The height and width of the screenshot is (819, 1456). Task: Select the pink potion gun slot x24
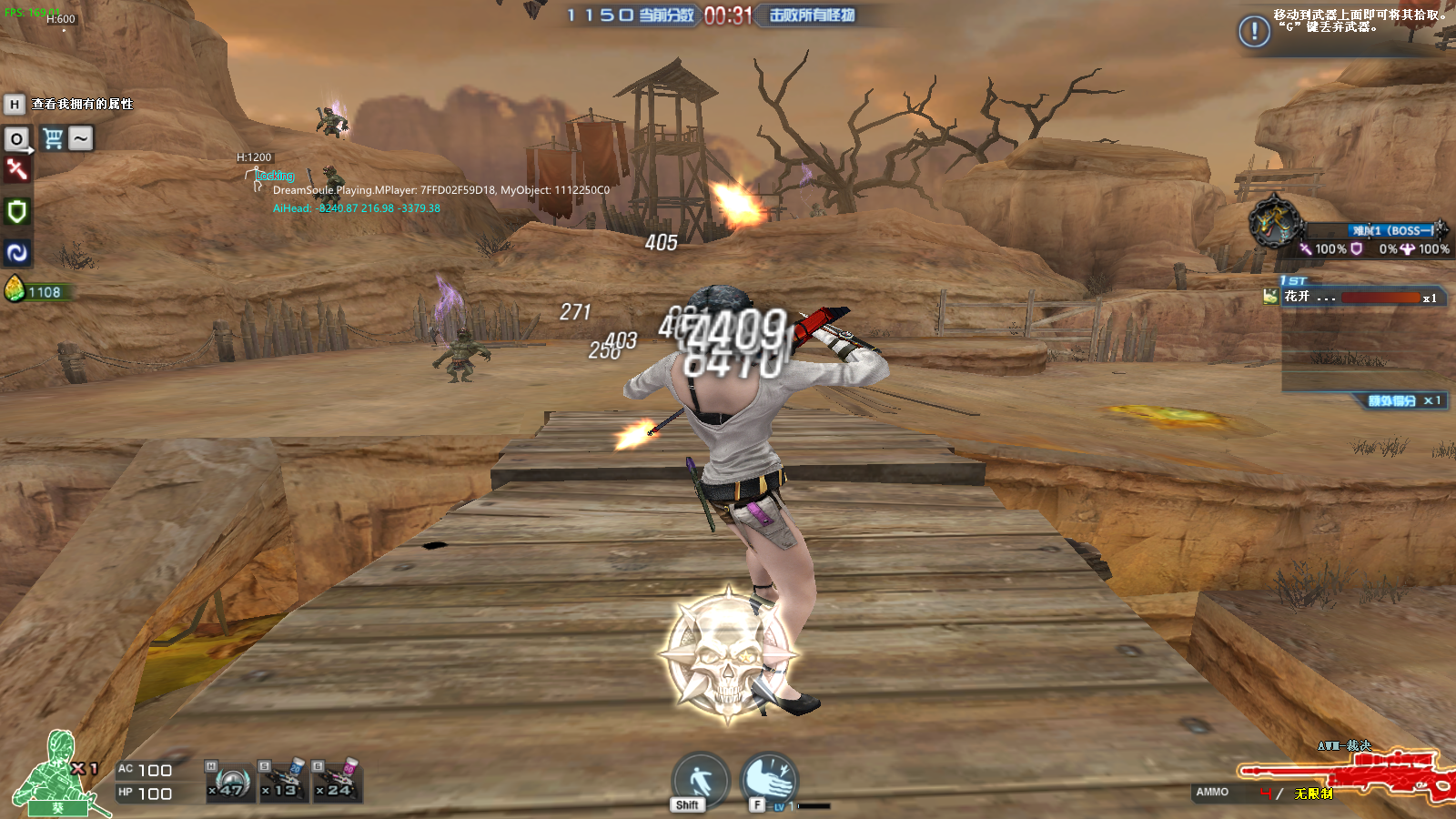(x=337, y=781)
